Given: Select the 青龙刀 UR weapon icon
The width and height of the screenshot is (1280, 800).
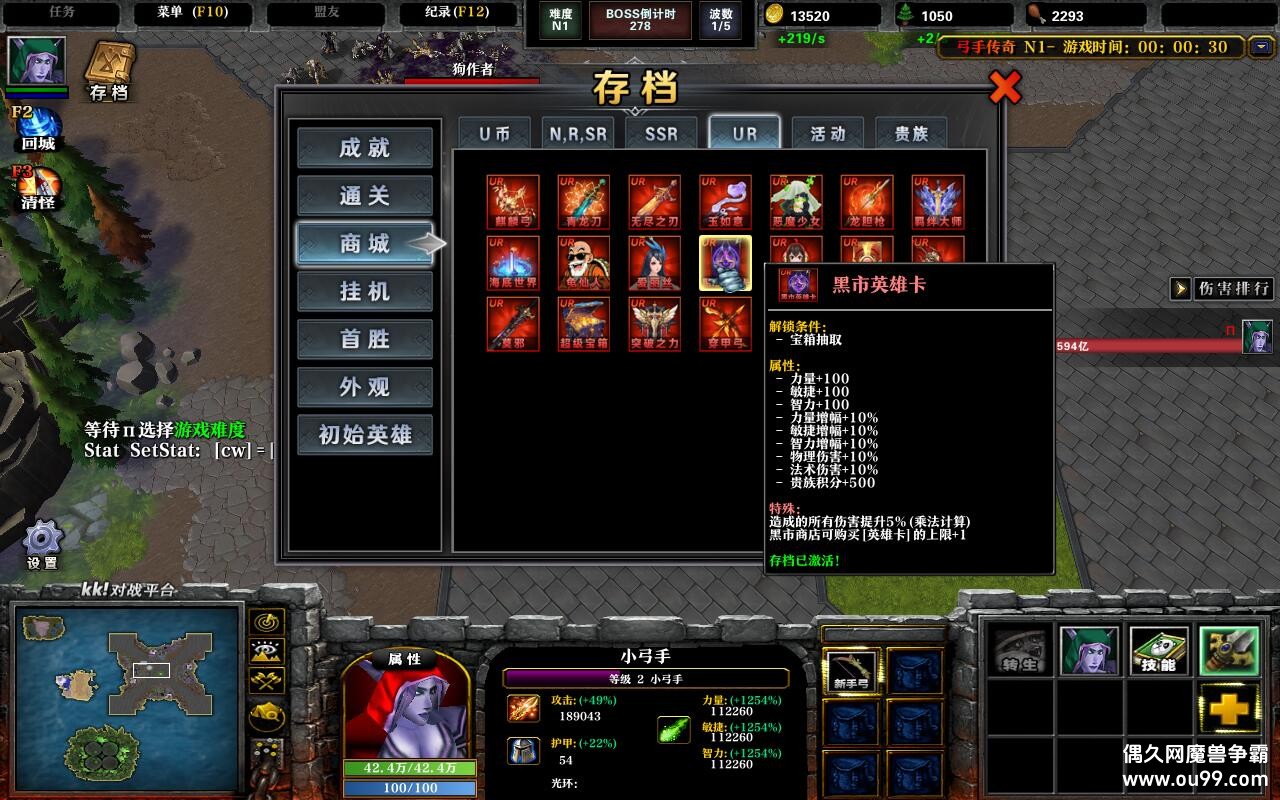Looking at the screenshot, I should pos(583,200).
